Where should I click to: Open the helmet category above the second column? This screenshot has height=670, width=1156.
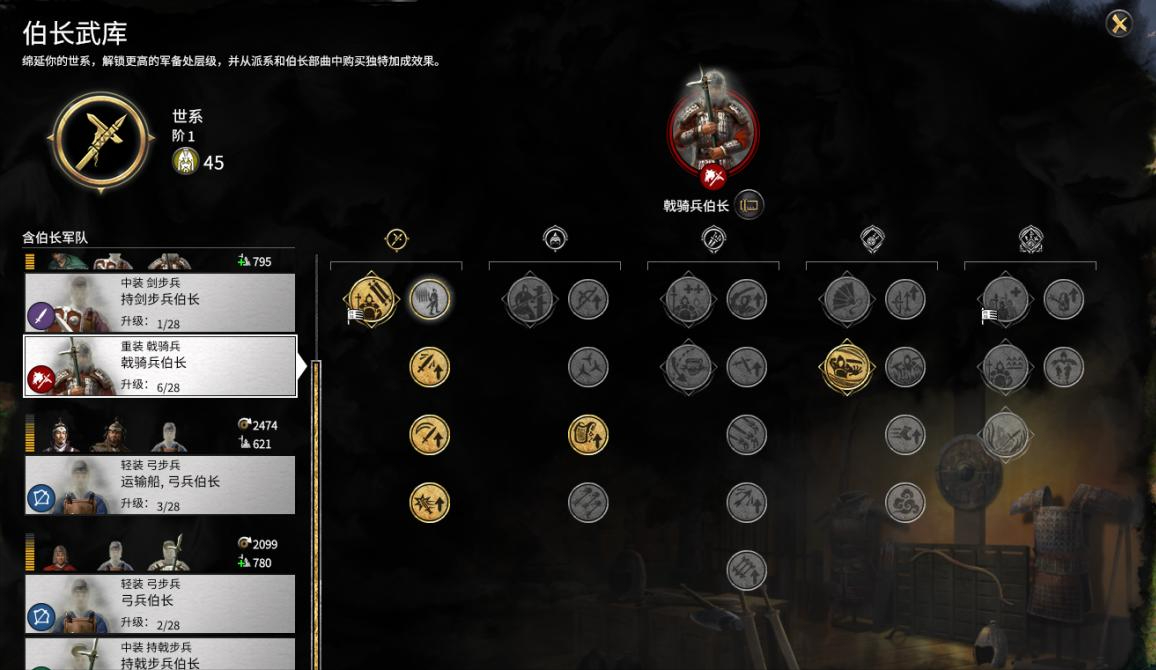click(555, 239)
